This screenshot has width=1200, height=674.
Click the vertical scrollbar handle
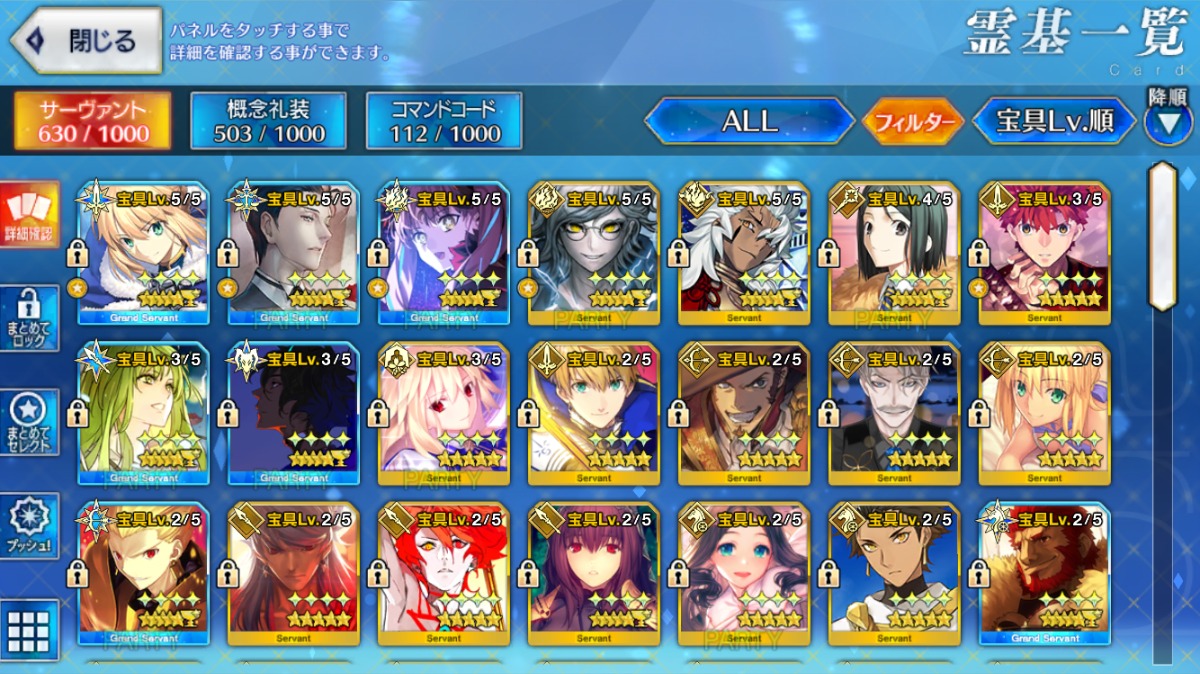(1162, 236)
